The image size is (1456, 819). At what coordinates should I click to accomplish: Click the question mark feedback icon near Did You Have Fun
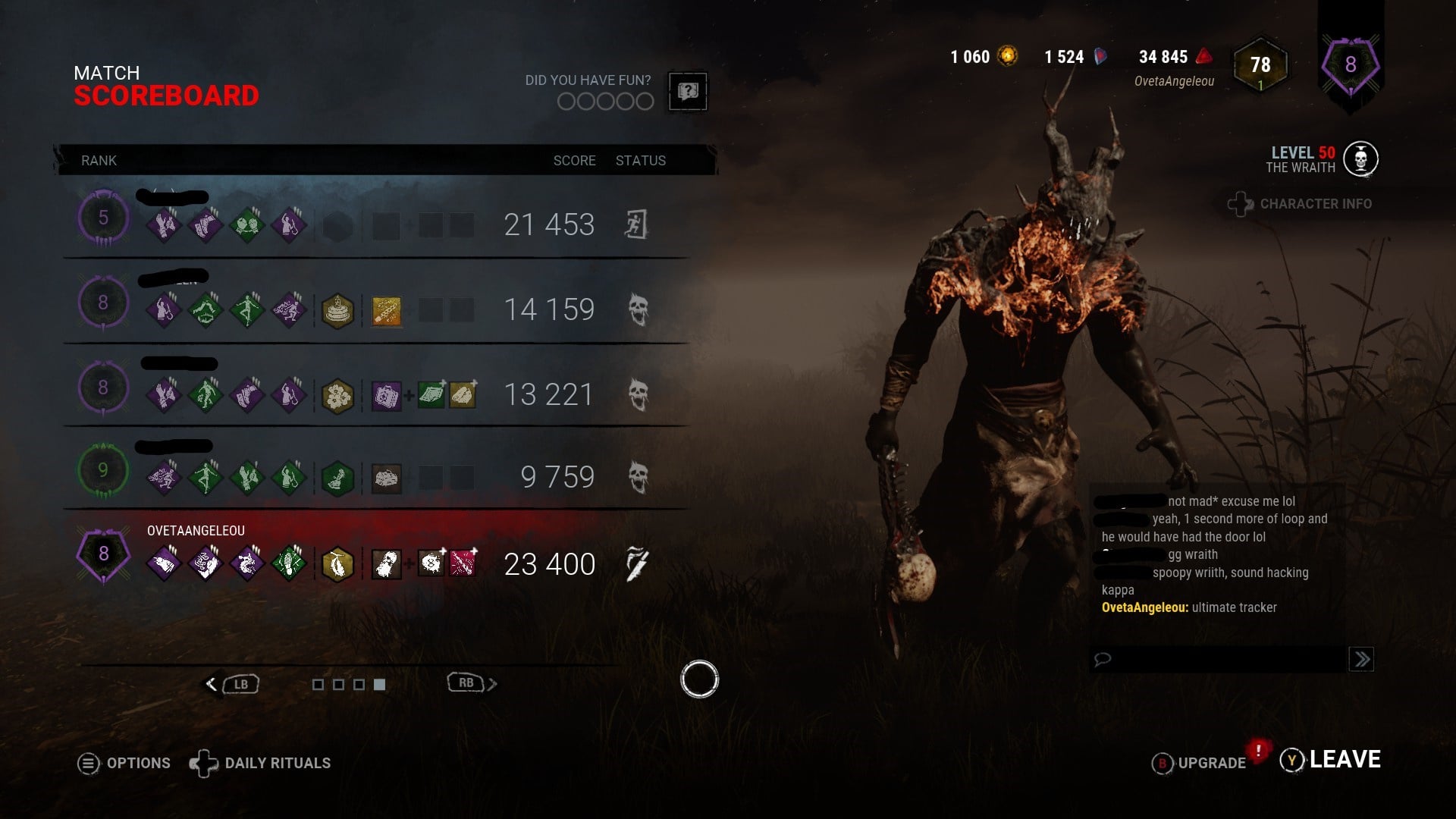[x=686, y=92]
